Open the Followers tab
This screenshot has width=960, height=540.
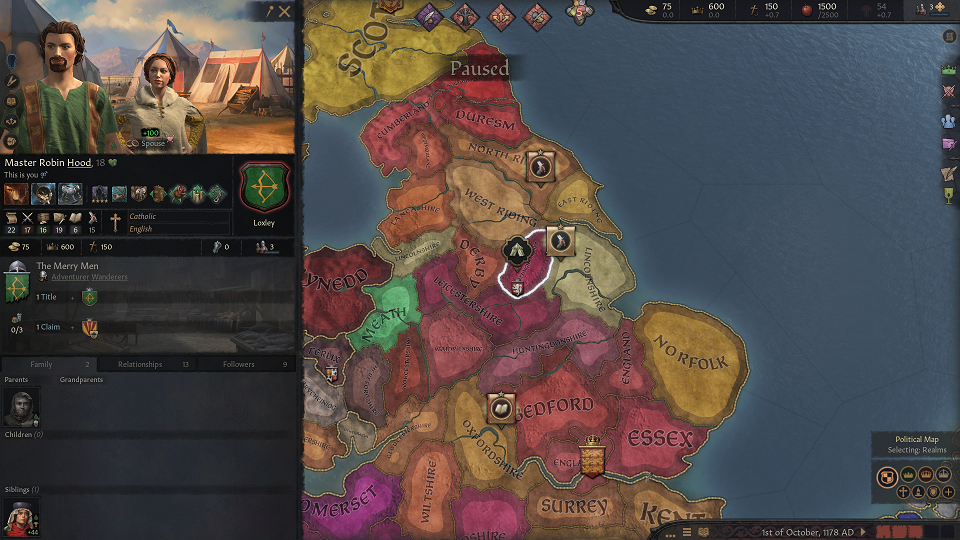click(x=239, y=364)
